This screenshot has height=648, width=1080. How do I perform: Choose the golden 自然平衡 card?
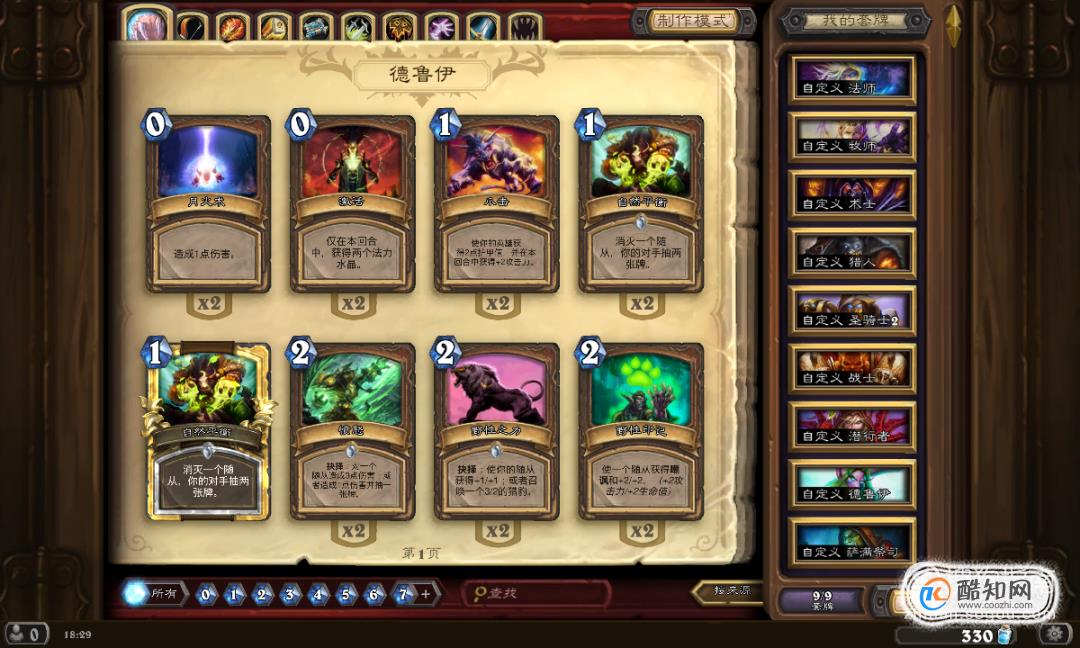point(209,432)
